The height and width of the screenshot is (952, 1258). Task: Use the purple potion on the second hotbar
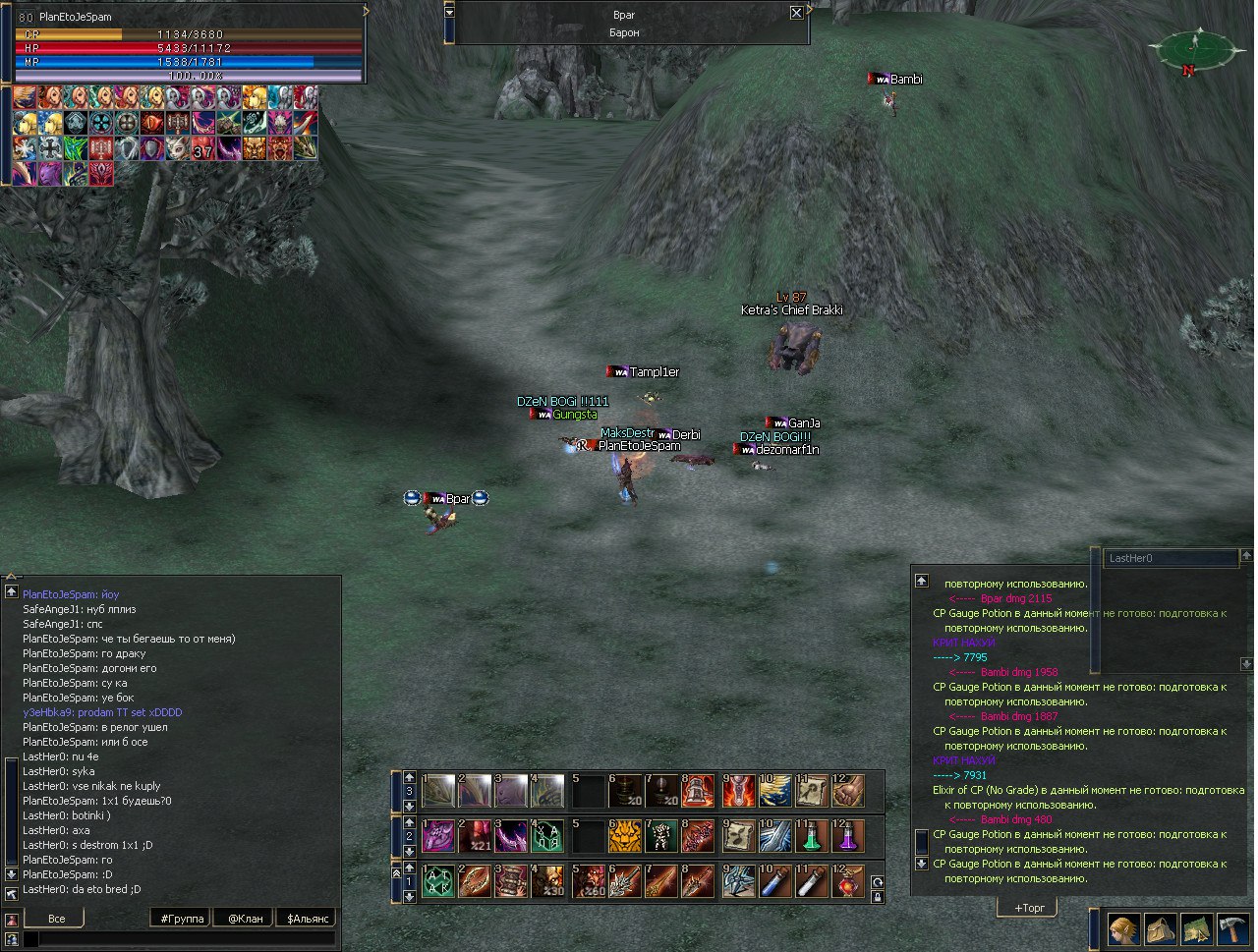click(849, 836)
